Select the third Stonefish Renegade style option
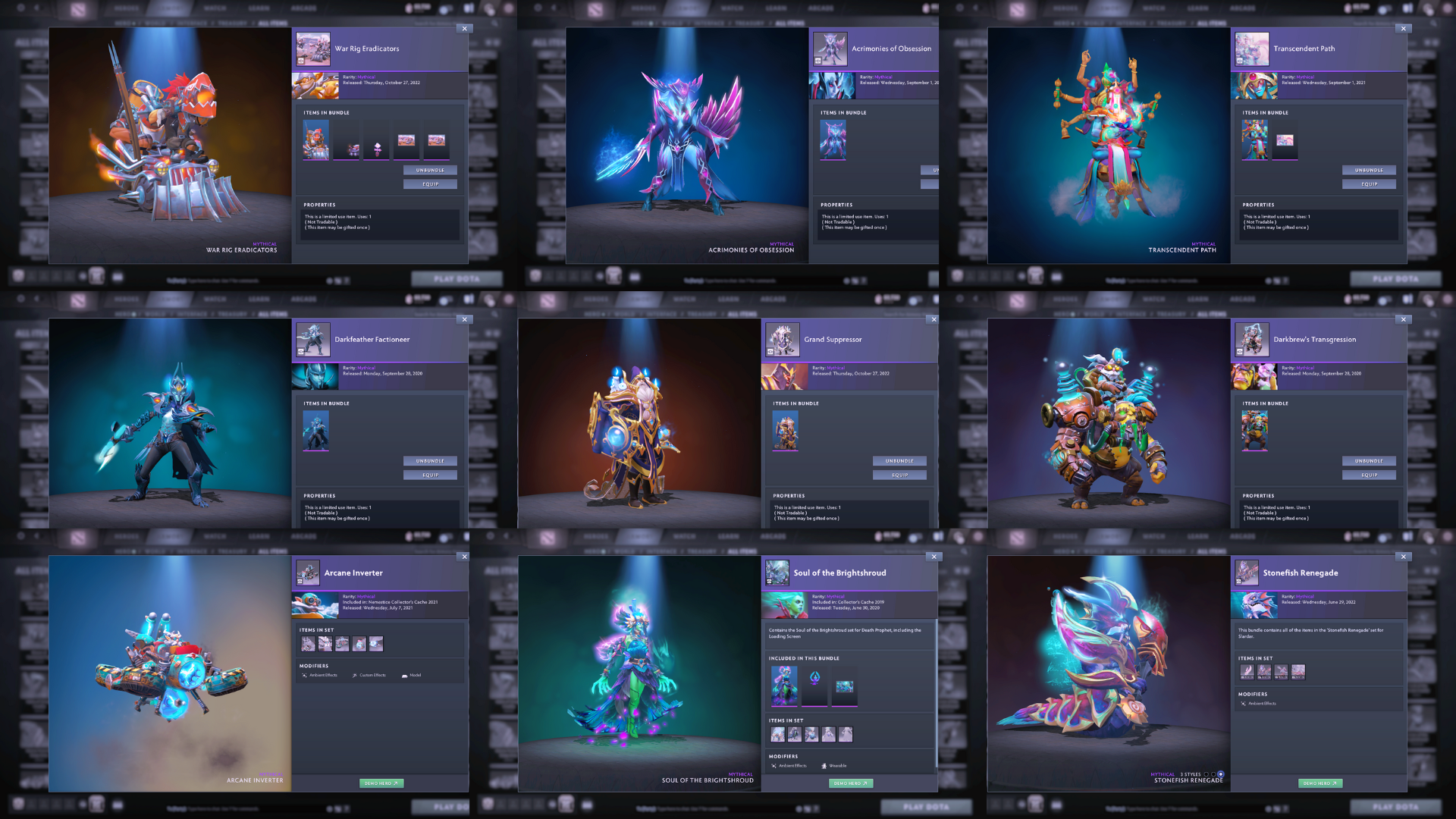The image size is (1456, 819). pos(1221,775)
